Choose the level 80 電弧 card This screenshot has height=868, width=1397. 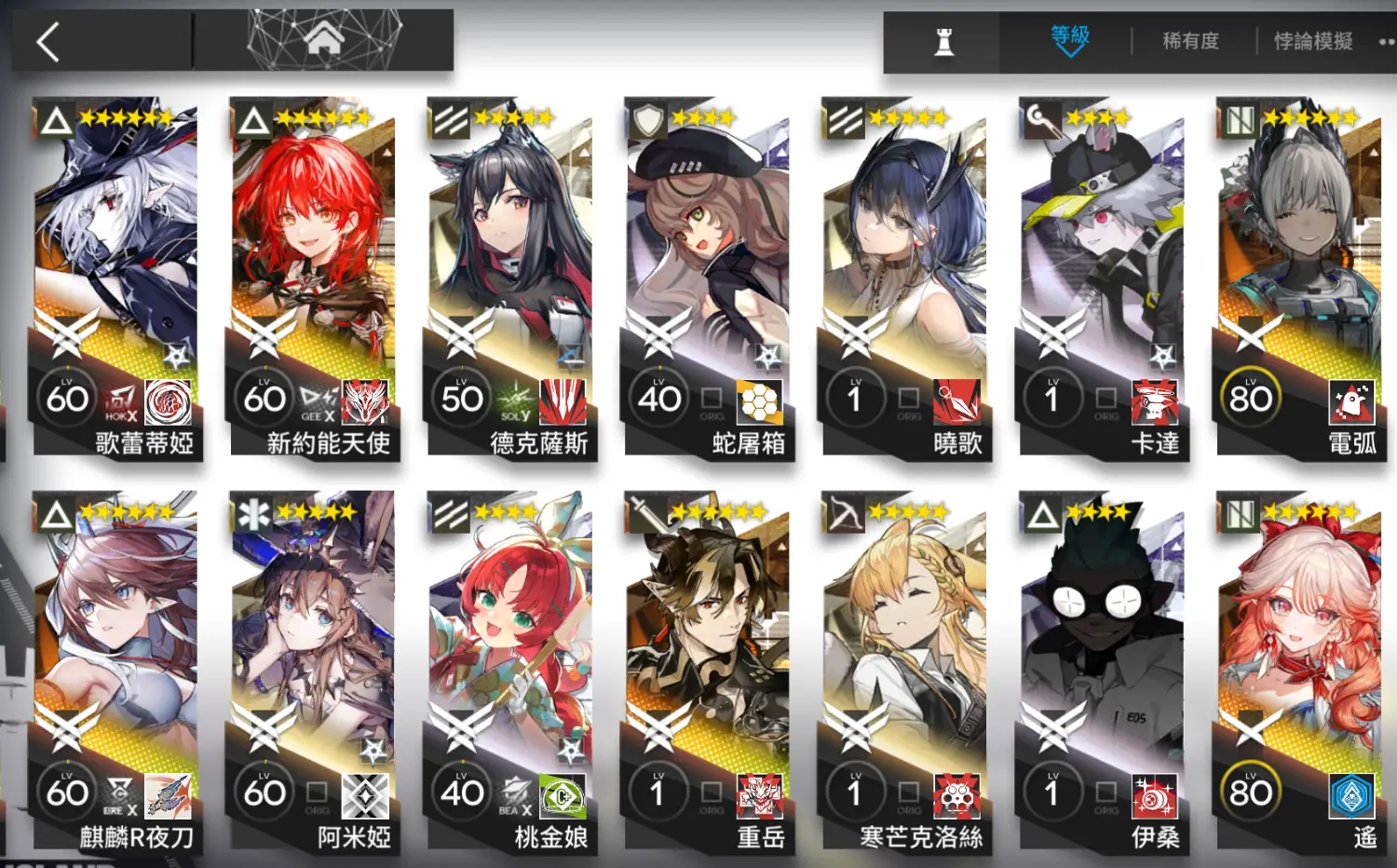(x=1300, y=279)
